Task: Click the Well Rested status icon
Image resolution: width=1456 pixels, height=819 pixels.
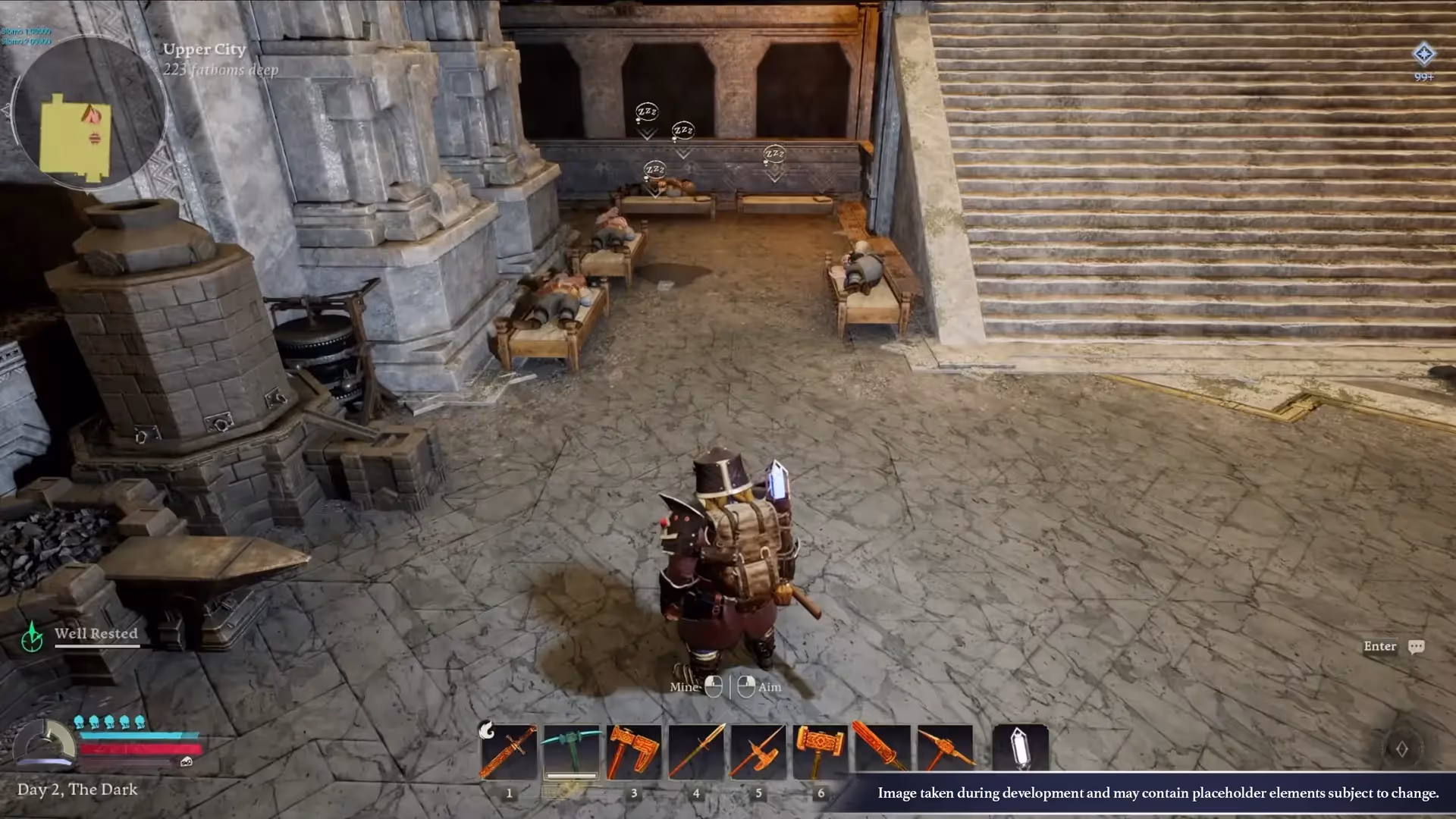Action: [x=32, y=637]
